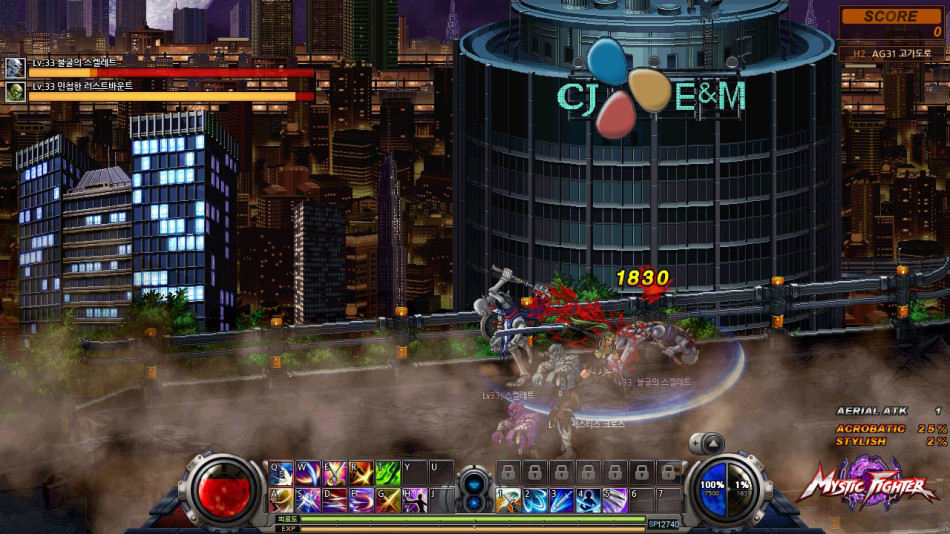This screenshot has width=950, height=534.
Task: Select quick slot 3 blade icon
Action: (561, 499)
